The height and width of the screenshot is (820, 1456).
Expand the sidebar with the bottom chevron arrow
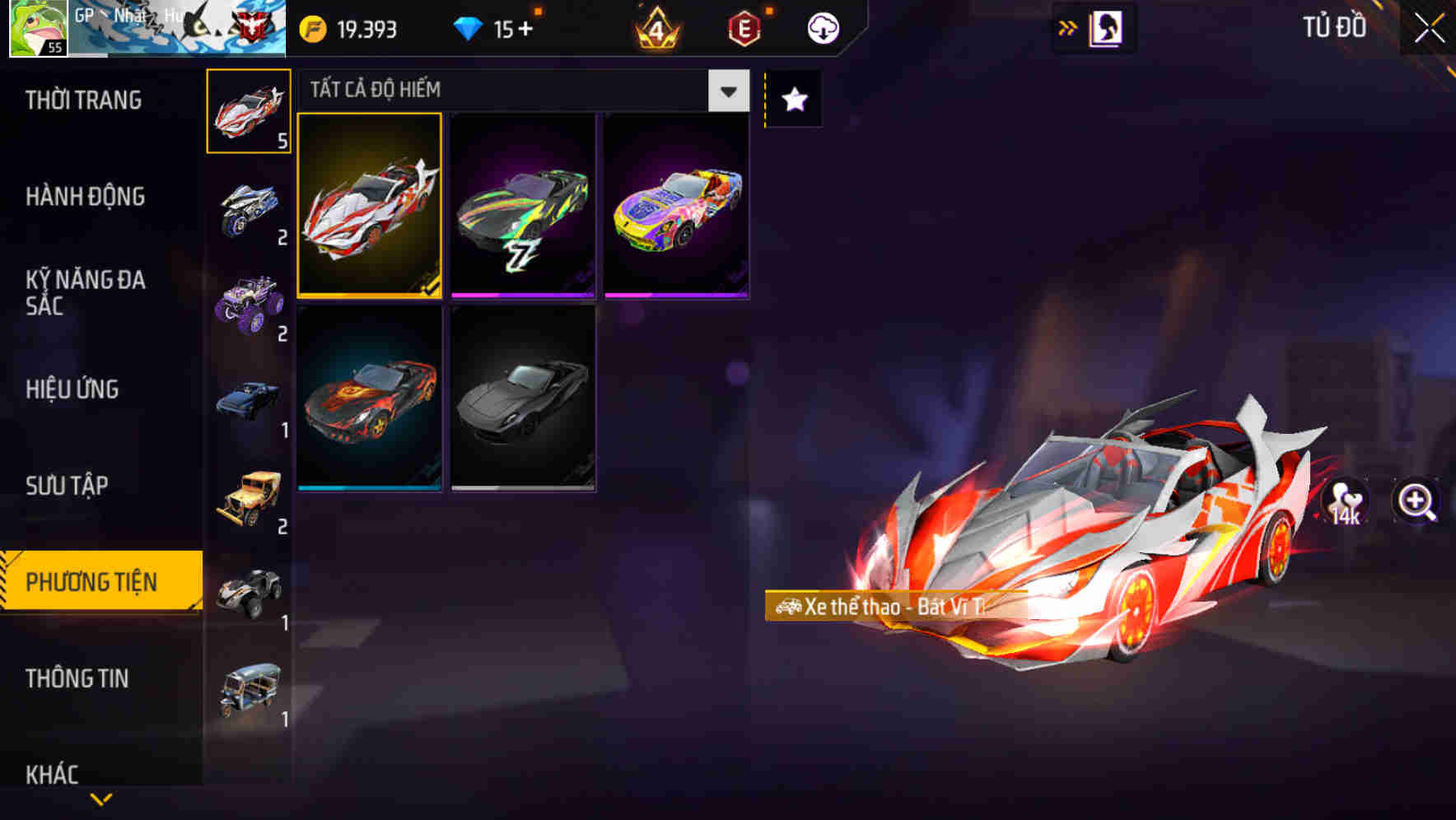click(100, 799)
